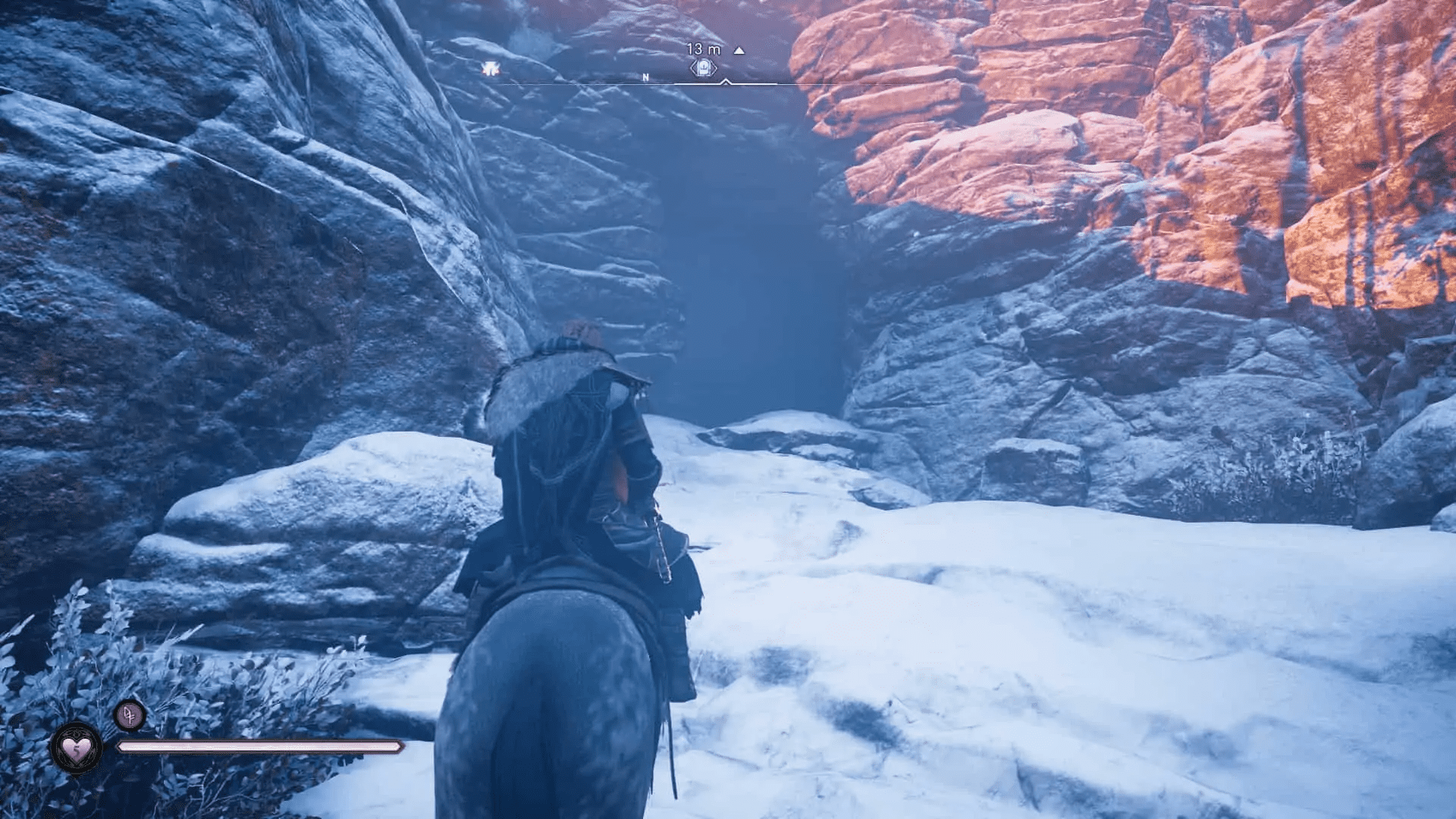Screen dimensions: 1456x819
Task: Click the rune counter badge above the health bar
Action: 130,715
